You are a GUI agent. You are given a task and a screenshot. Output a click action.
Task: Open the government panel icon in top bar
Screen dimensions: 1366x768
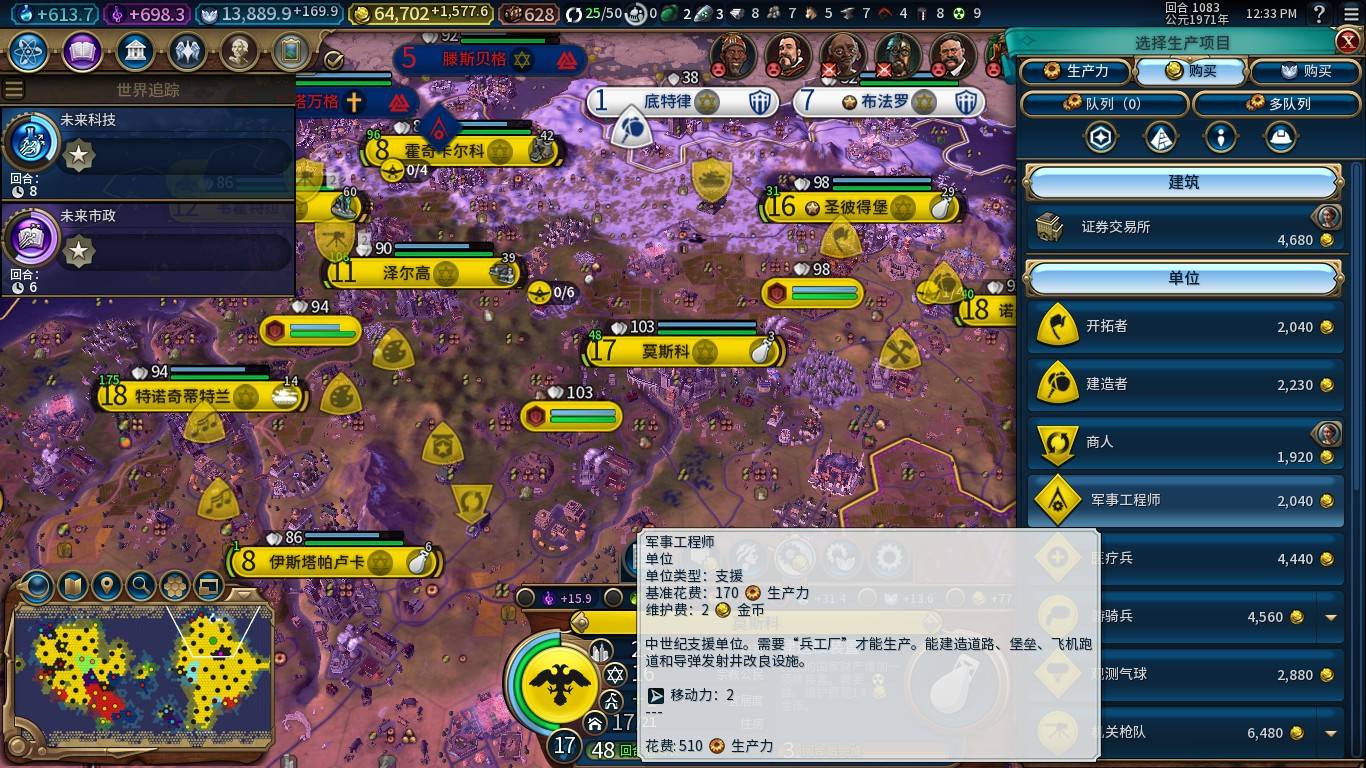click(135, 52)
